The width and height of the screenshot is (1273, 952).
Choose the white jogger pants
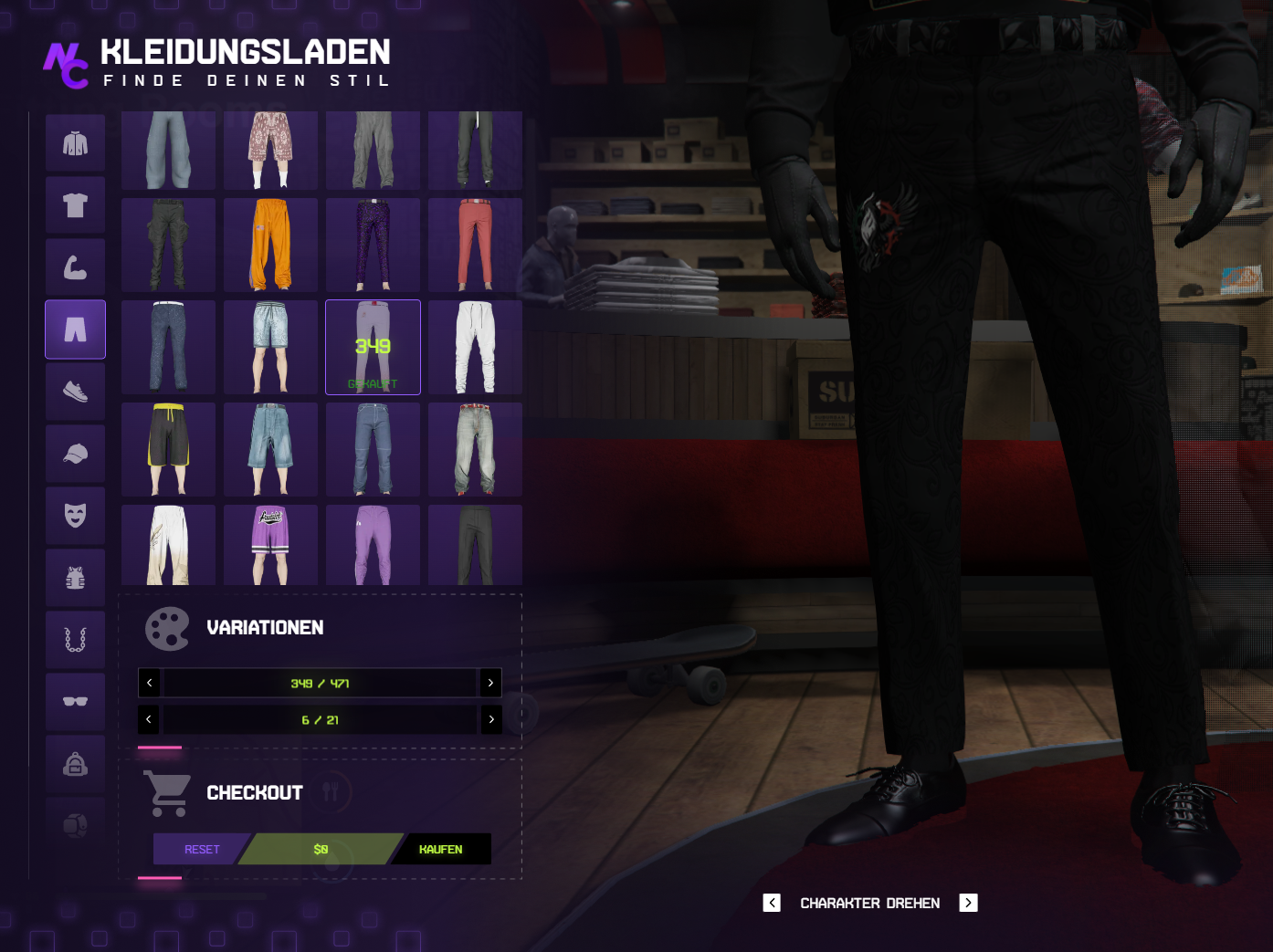click(x=475, y=347)
